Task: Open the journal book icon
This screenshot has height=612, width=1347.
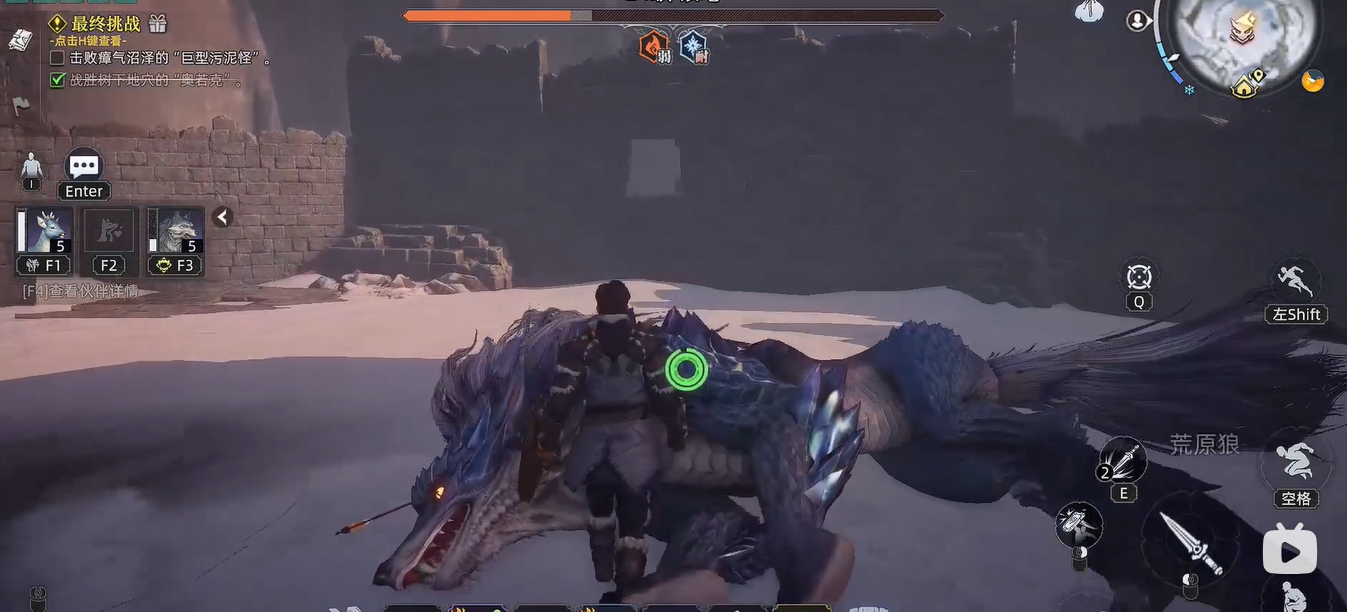Action: point(20,39)
